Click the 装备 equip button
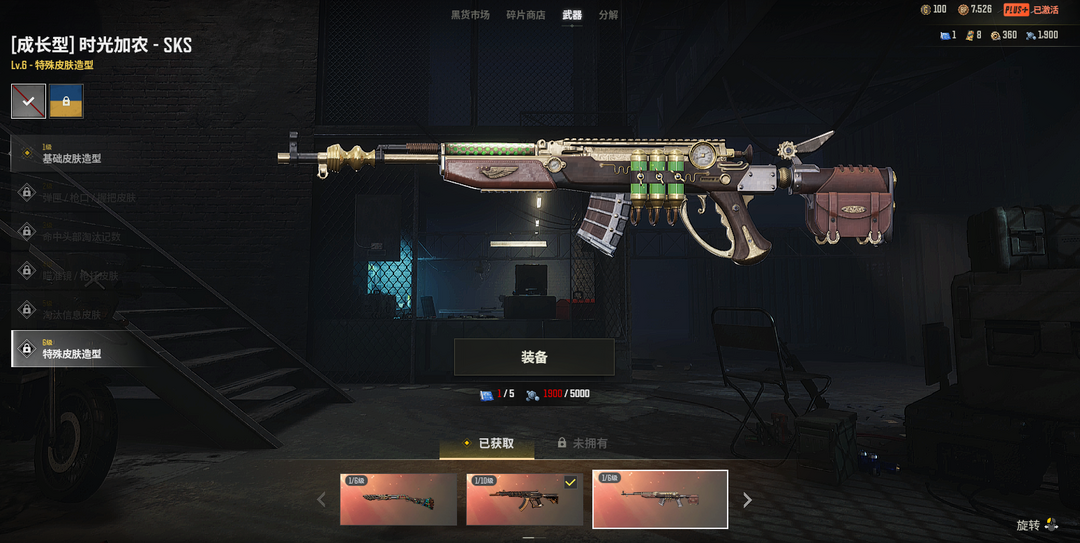Viewport: 1080px width, 543px height. coord(534,357)
